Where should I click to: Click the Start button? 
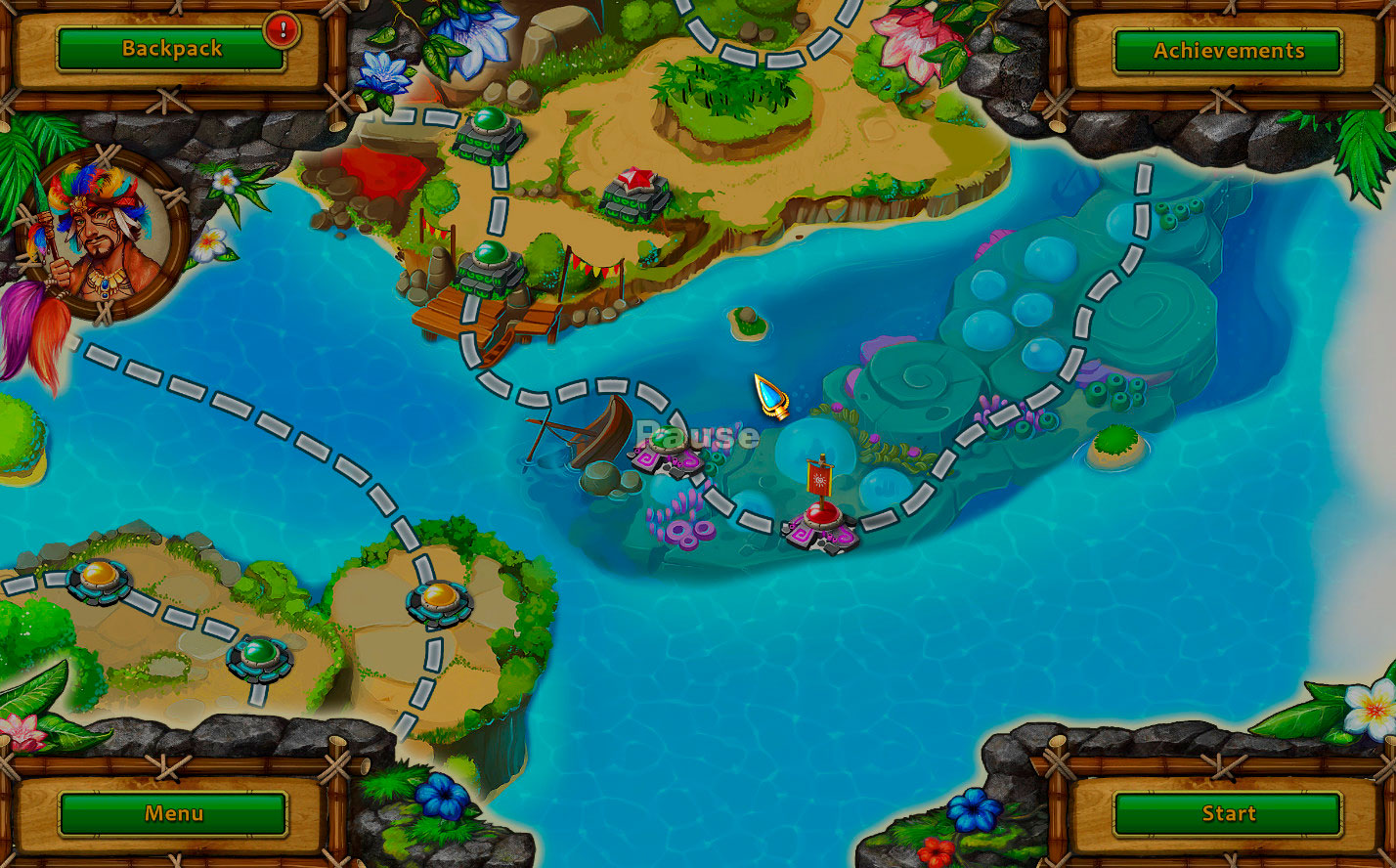[1228, 813]
